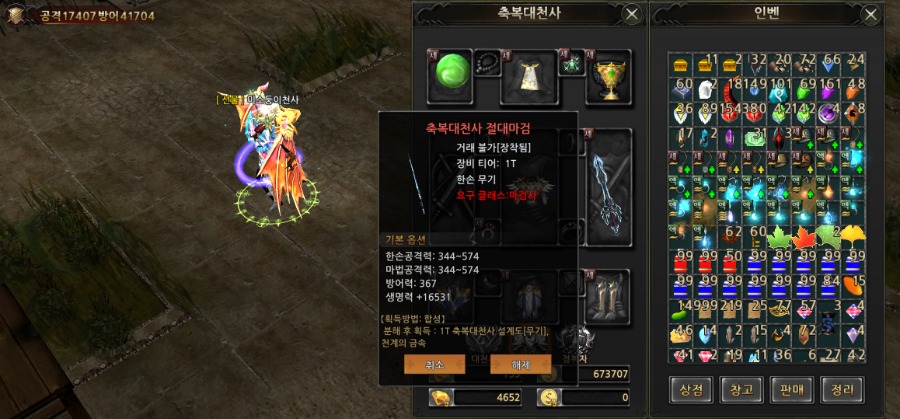Close the 축복대천사 equipment panel
This screenshot has width=900, height=419.
(x=631, y=14)
